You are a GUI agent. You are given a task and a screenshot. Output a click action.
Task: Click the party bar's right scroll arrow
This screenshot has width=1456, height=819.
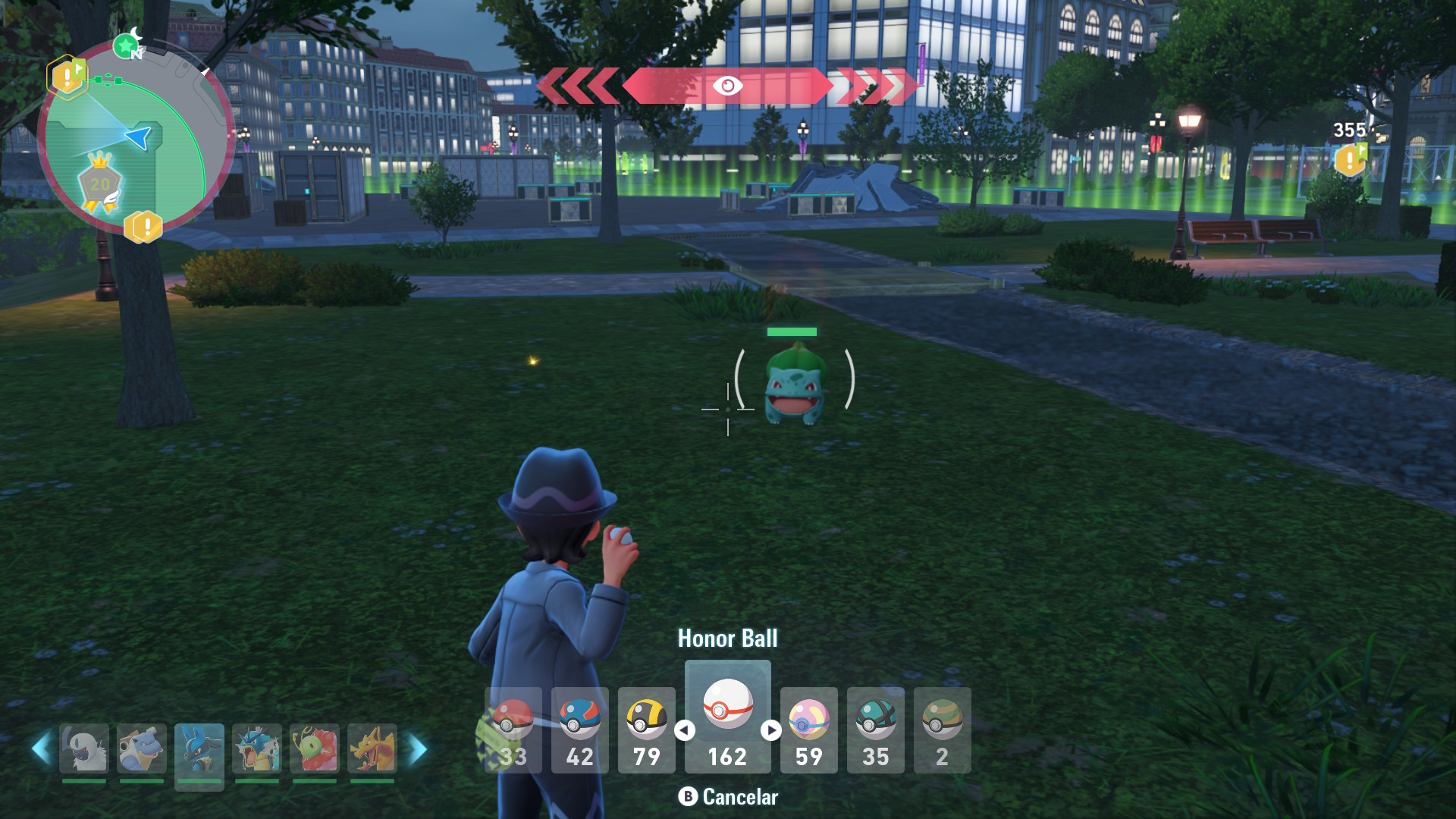coord(419,749)
